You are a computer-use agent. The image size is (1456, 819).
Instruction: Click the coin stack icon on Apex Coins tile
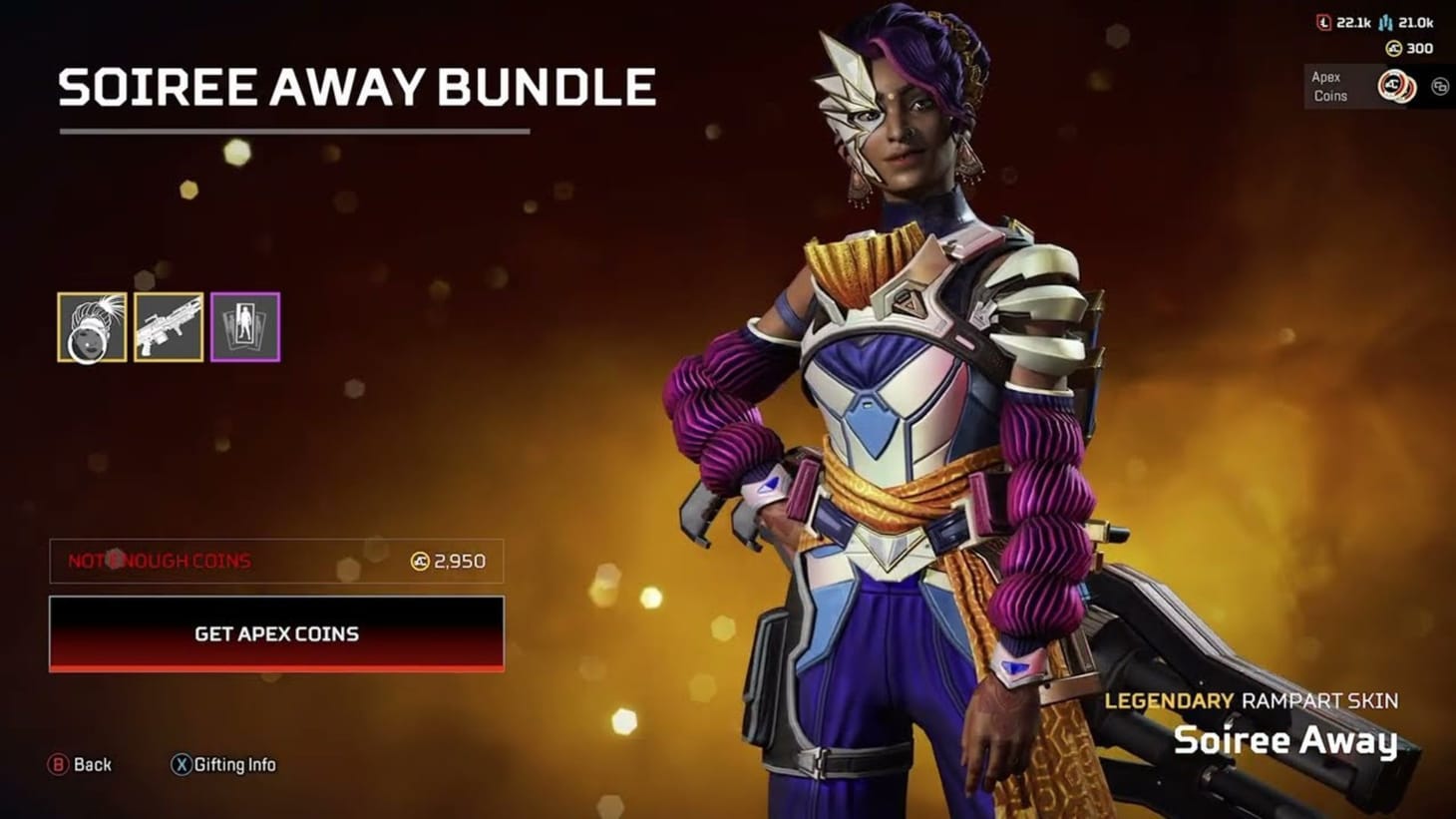[1395, 86]
